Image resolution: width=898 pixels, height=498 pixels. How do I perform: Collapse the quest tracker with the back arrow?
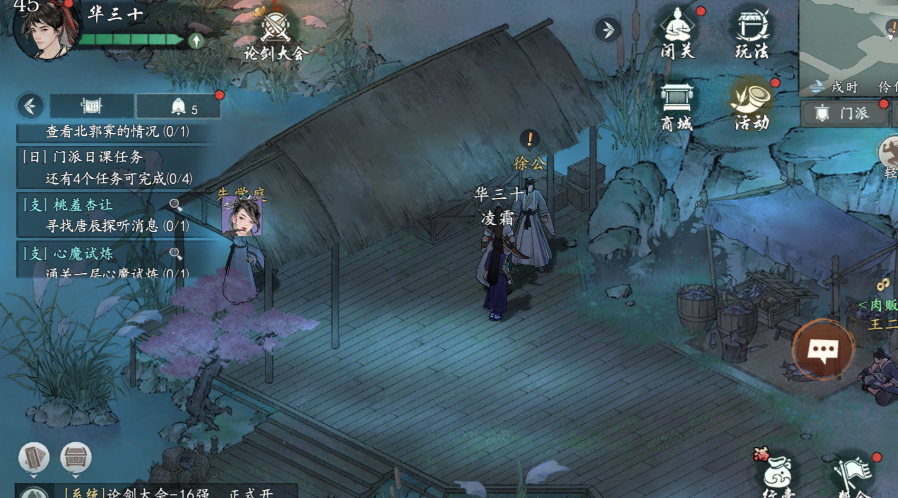click(31, 105)
